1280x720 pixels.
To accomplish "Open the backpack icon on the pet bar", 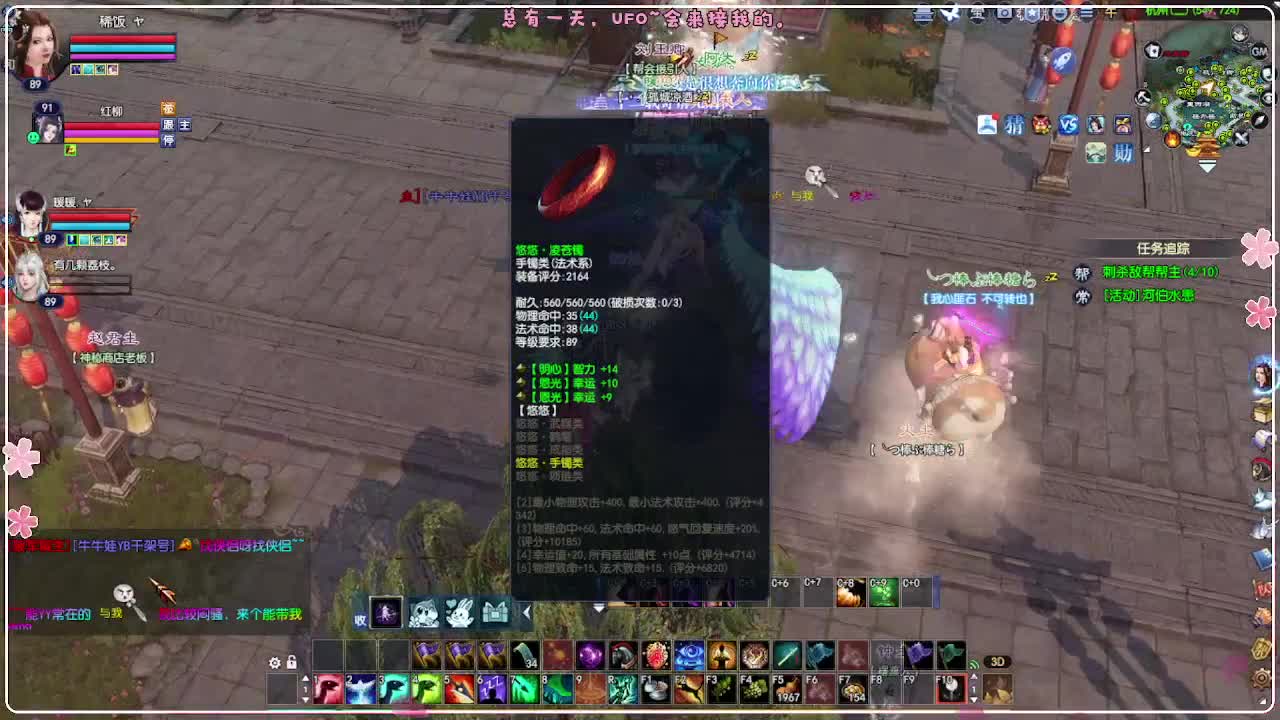I will click(x=493, y=613).
